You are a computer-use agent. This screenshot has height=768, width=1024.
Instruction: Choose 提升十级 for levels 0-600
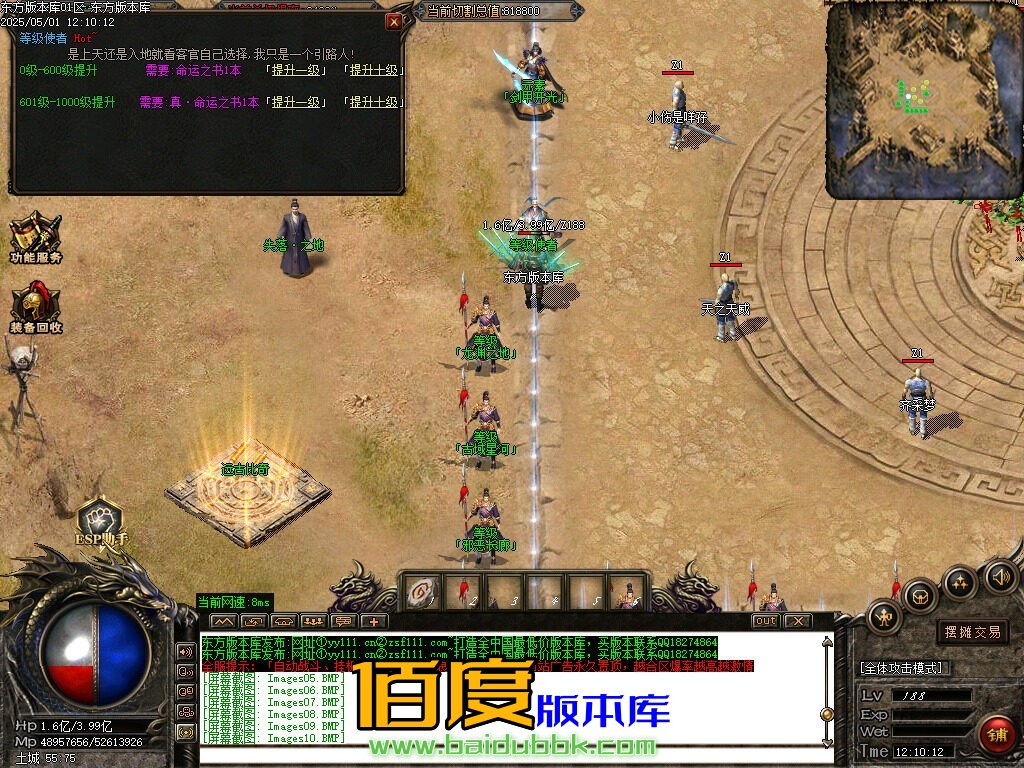[x=374, y=71]
